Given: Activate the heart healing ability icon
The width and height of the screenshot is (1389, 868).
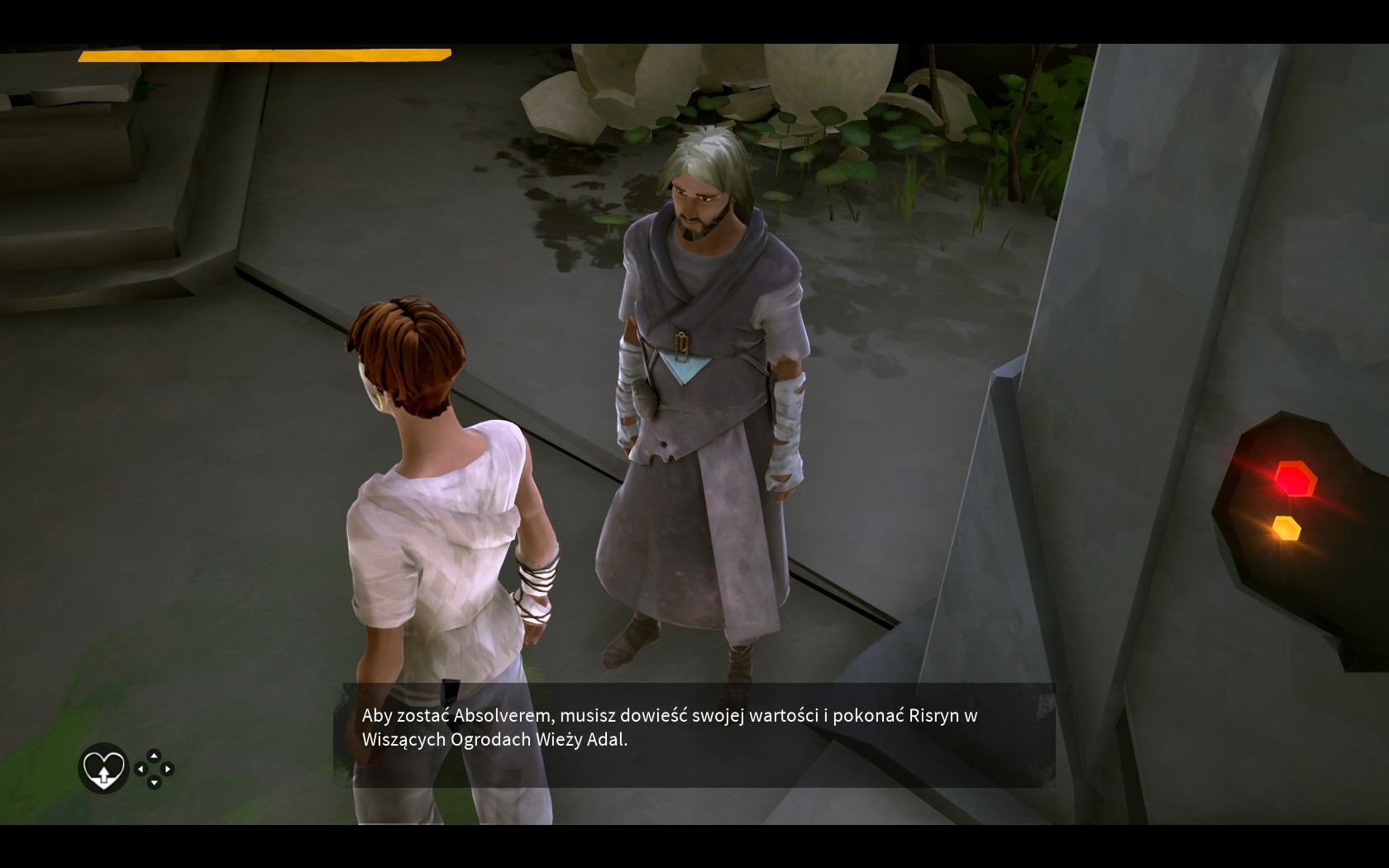Looking at the screenshot, I should [103, 769].
